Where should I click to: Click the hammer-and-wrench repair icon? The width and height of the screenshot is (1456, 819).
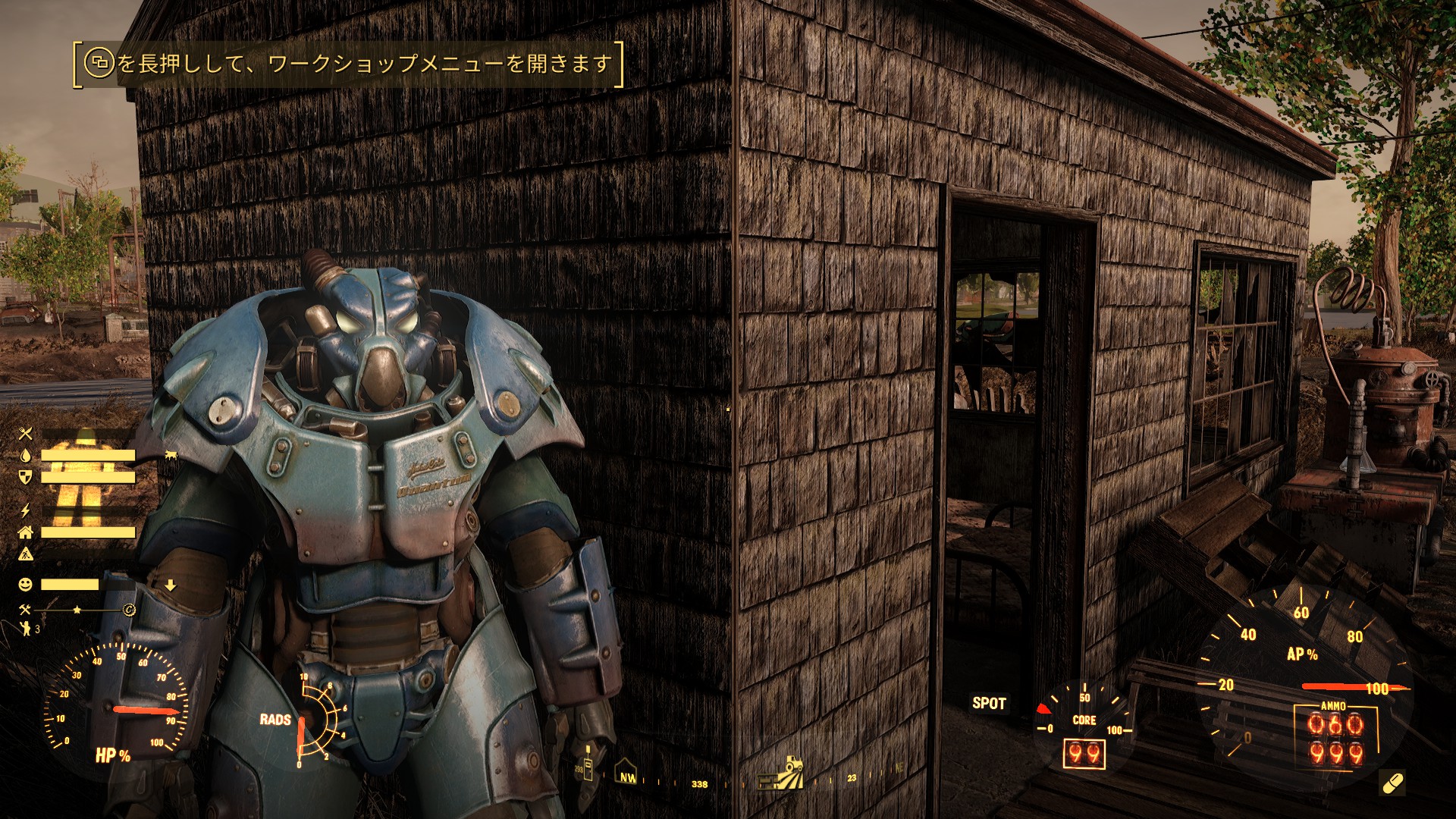pyautogui.click(x=25, y=608)
